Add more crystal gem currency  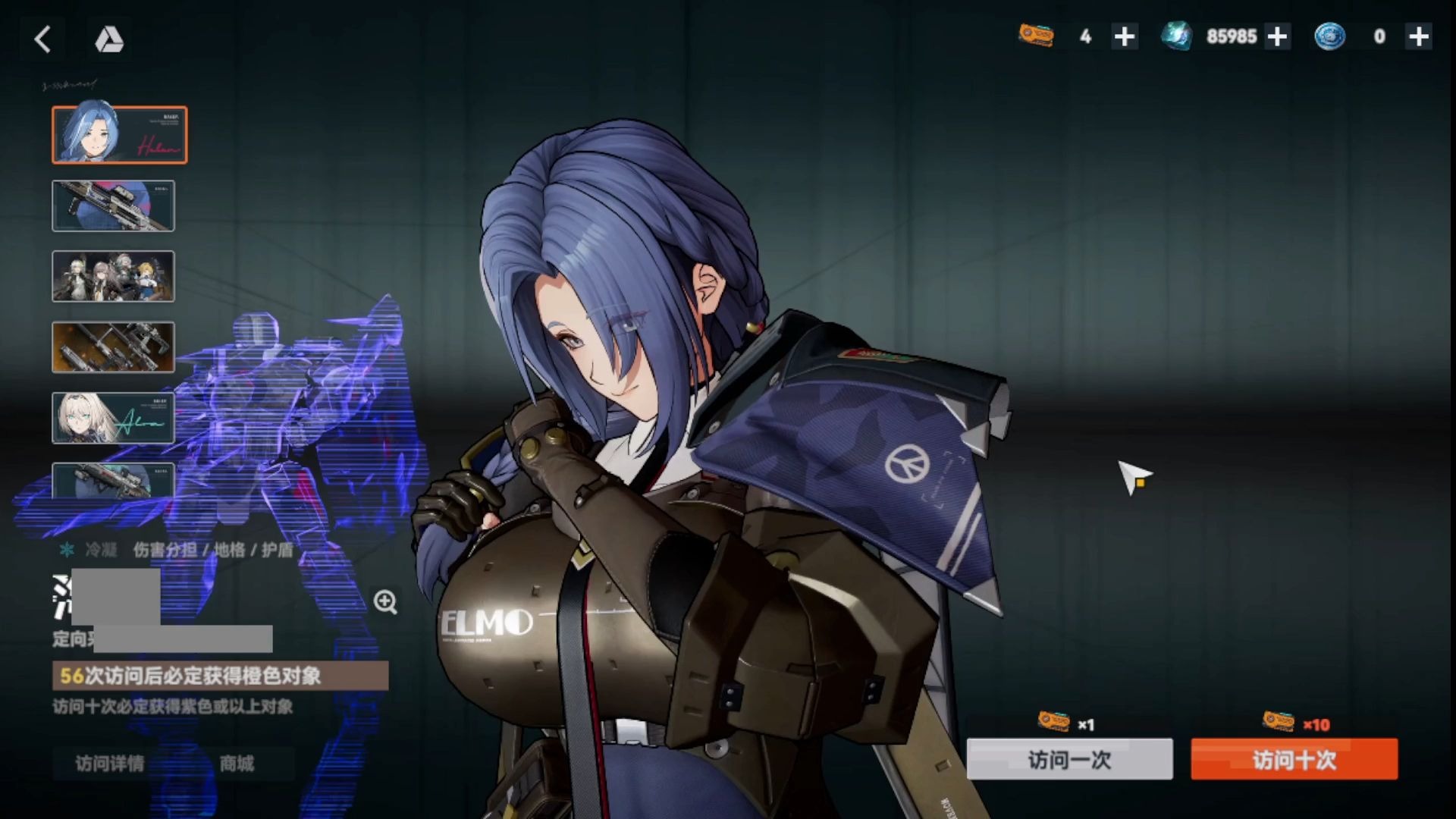[1277, 36]
